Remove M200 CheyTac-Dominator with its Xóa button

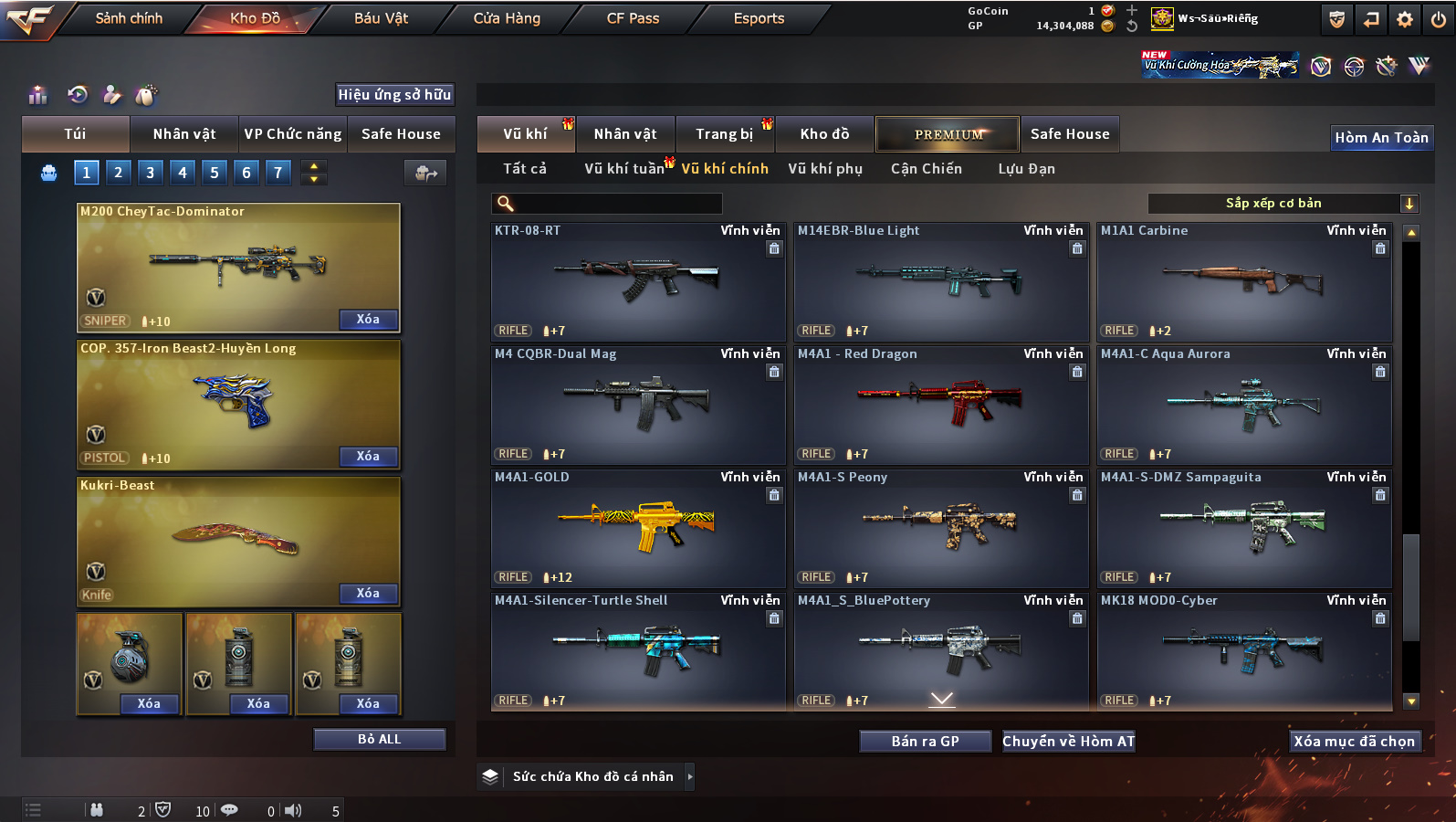tap(368, 319)
